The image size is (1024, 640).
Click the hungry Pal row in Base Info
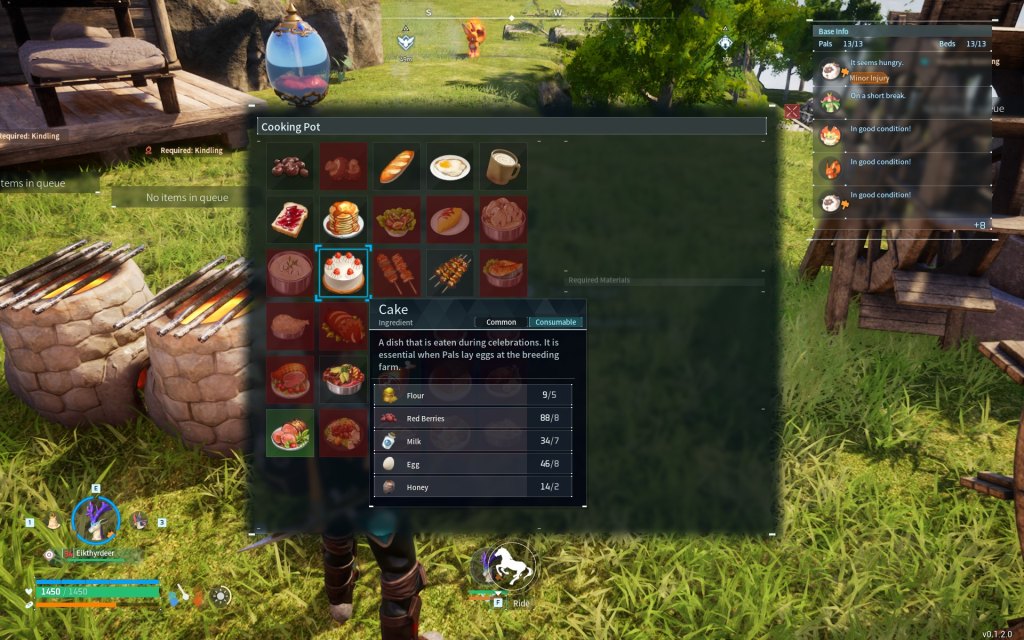(900, 70)
